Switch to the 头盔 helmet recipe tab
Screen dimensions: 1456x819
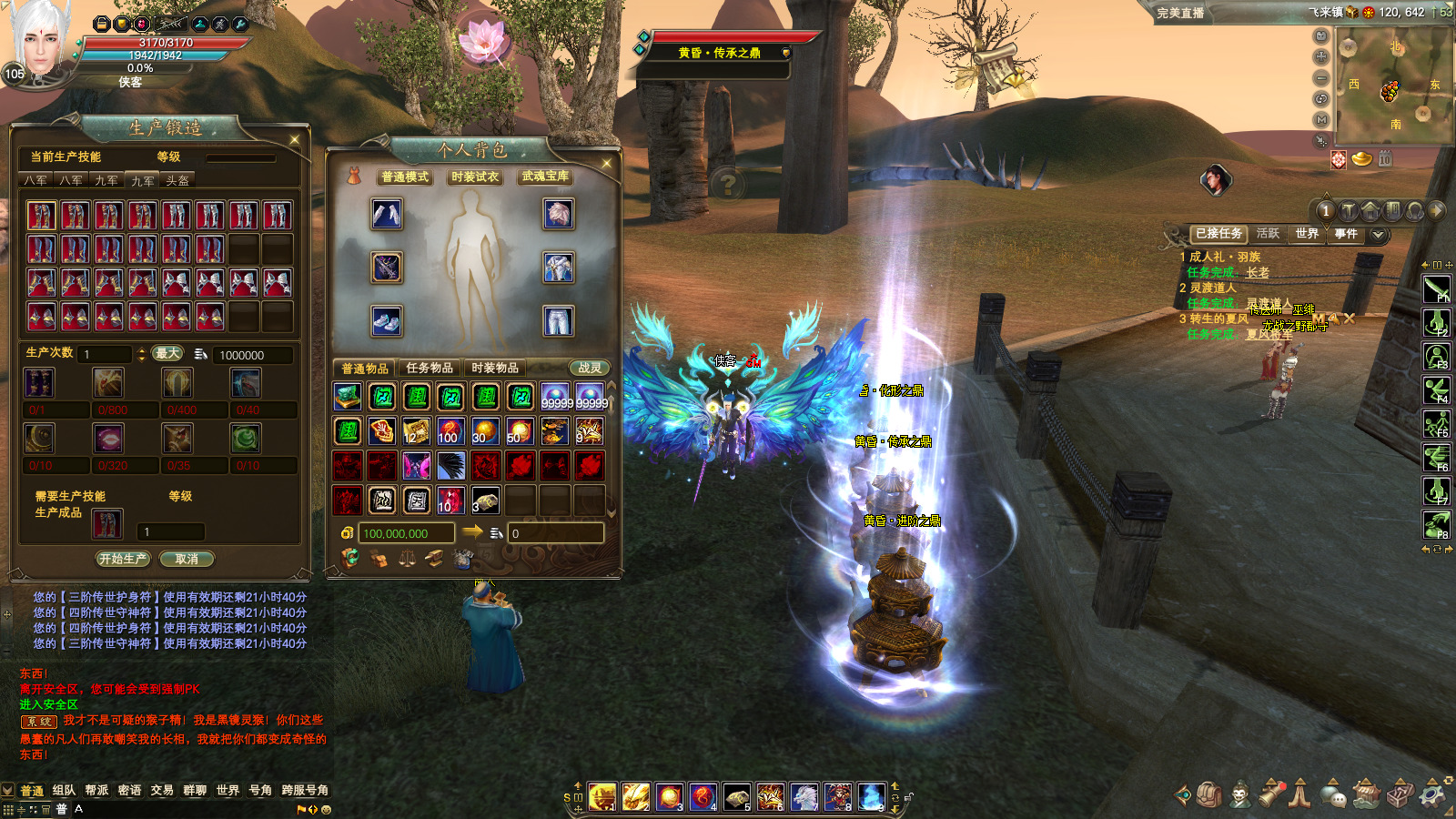click(177, 181)
